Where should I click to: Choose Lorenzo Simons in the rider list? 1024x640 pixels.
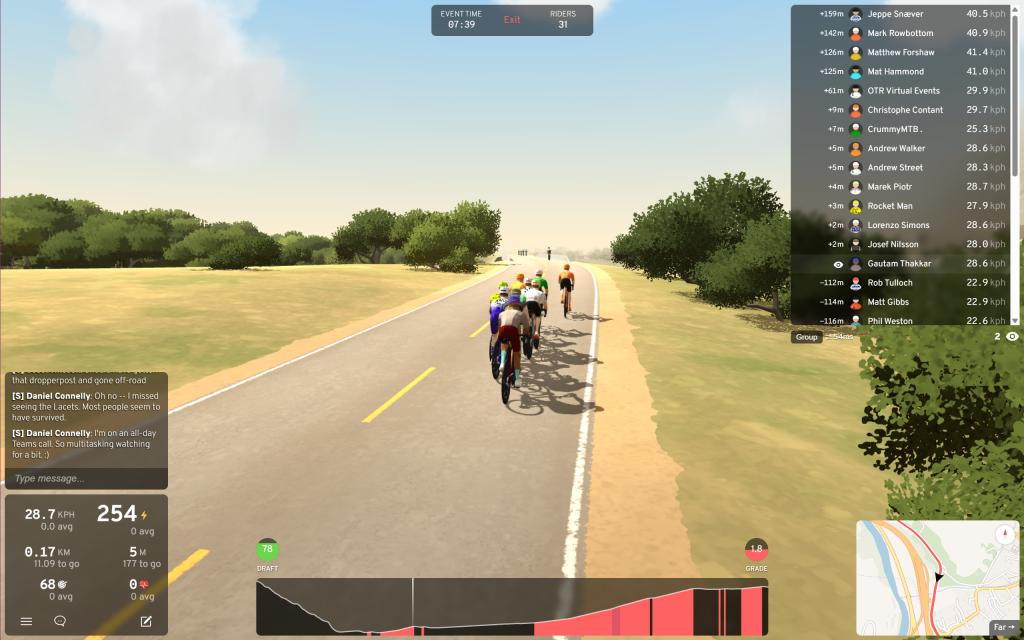(x=898, y=225)
